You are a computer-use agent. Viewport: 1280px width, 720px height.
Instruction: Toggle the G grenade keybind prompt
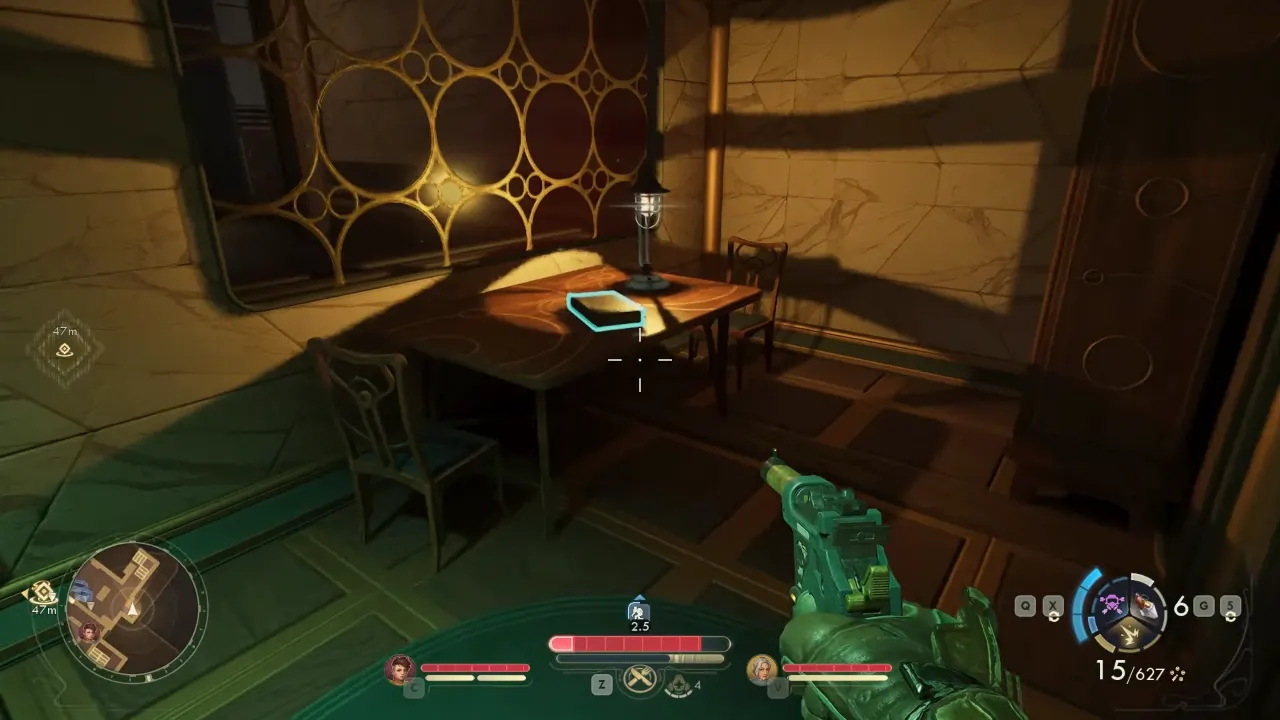point(1203,604)
